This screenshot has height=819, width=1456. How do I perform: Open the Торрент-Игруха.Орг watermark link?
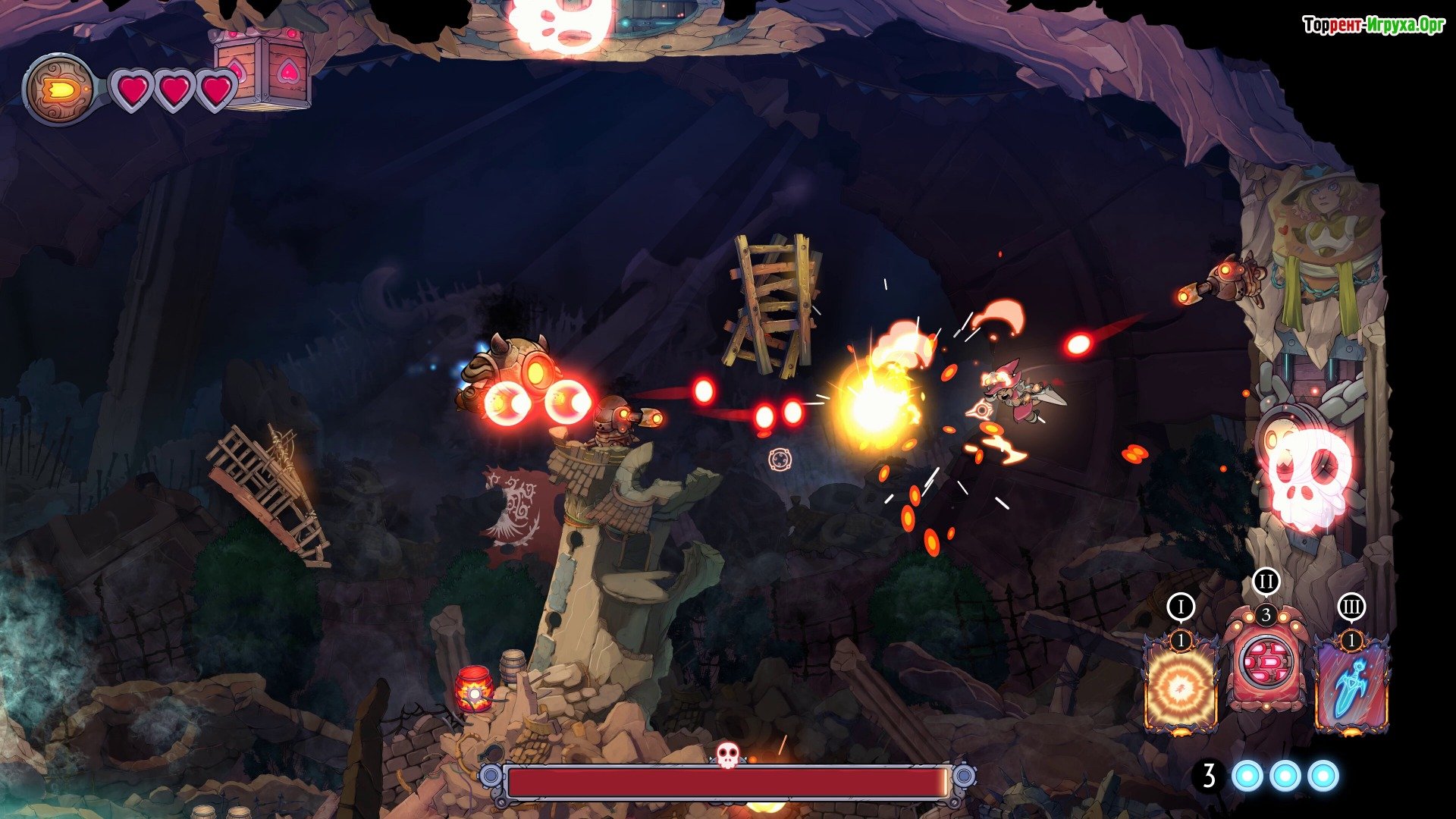pyautogui.click(x=1373, y=25)
